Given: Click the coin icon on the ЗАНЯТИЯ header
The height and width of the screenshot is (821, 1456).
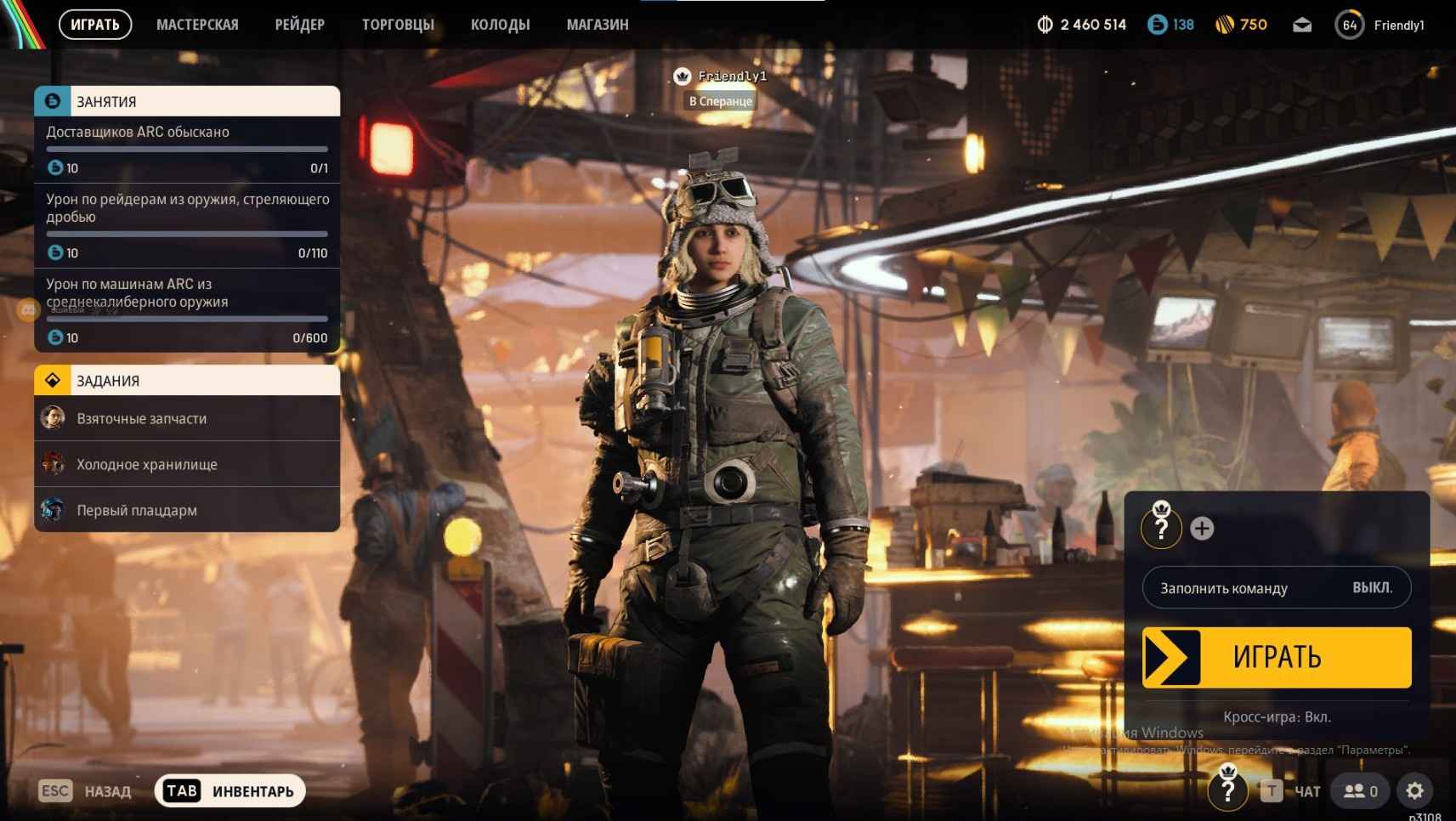Looking at the screenshot, I should click(51, 100).
